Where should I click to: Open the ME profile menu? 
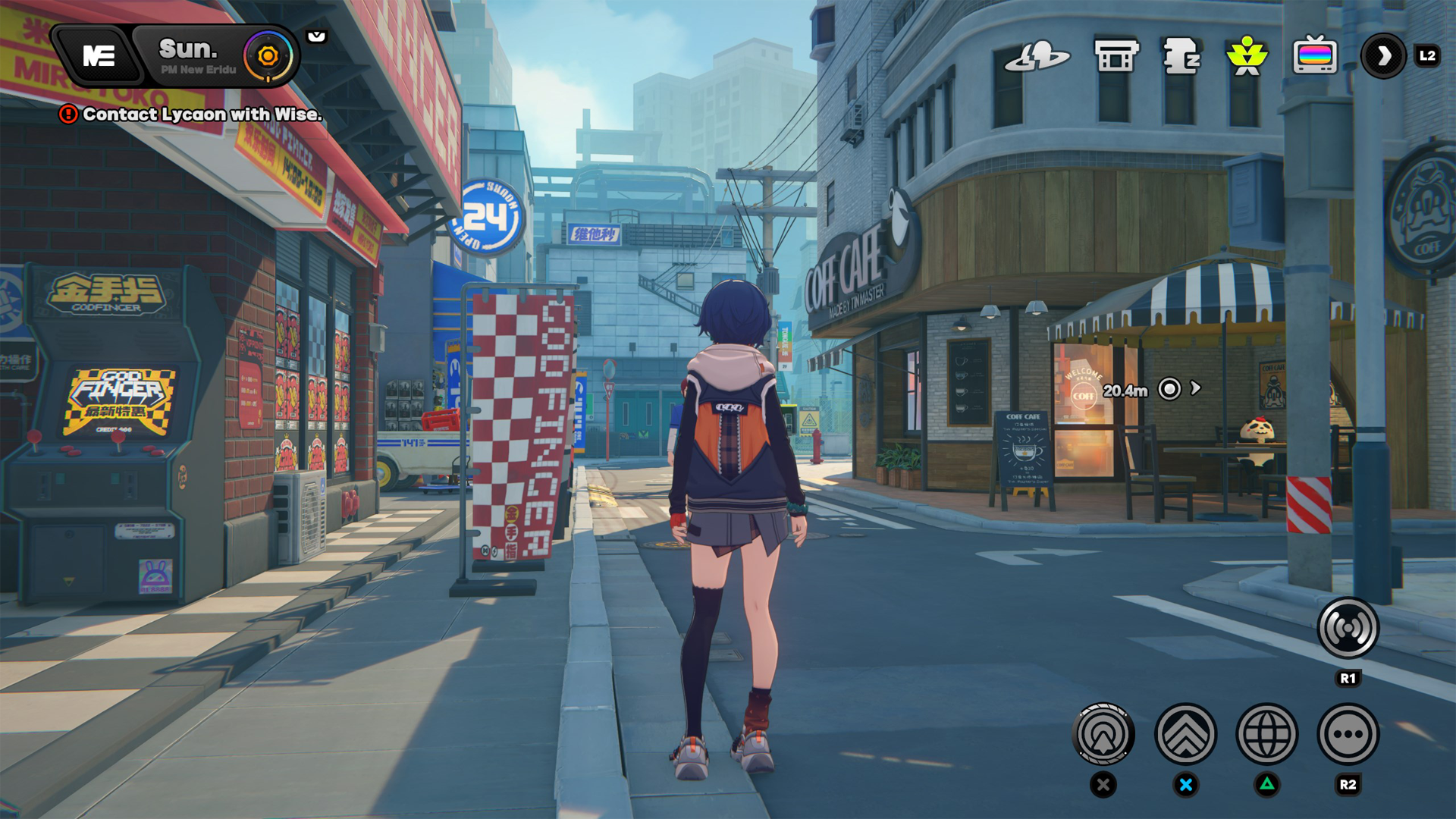[x=99, y=55]
